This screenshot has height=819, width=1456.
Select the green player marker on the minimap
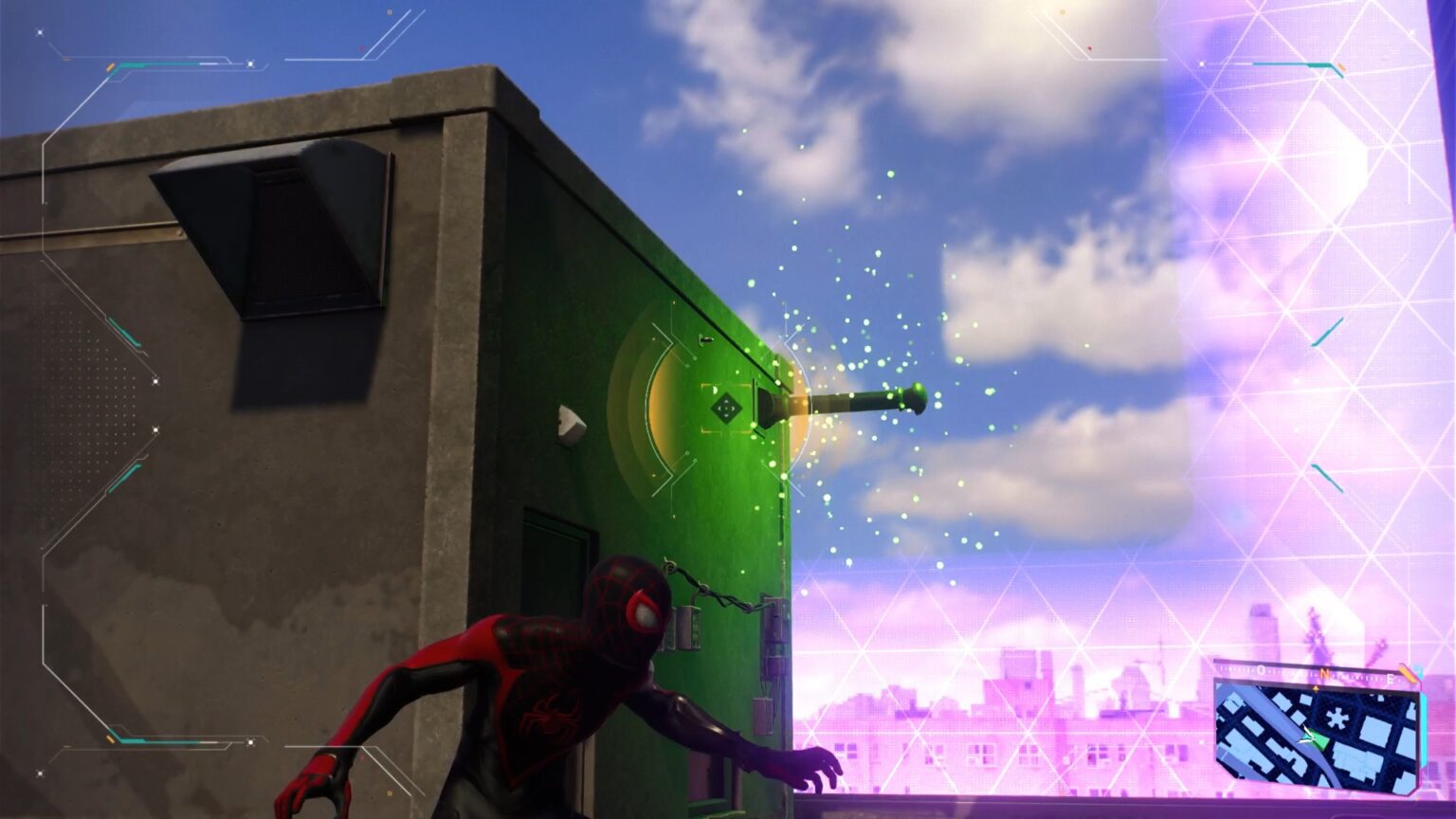(1319, 740)
